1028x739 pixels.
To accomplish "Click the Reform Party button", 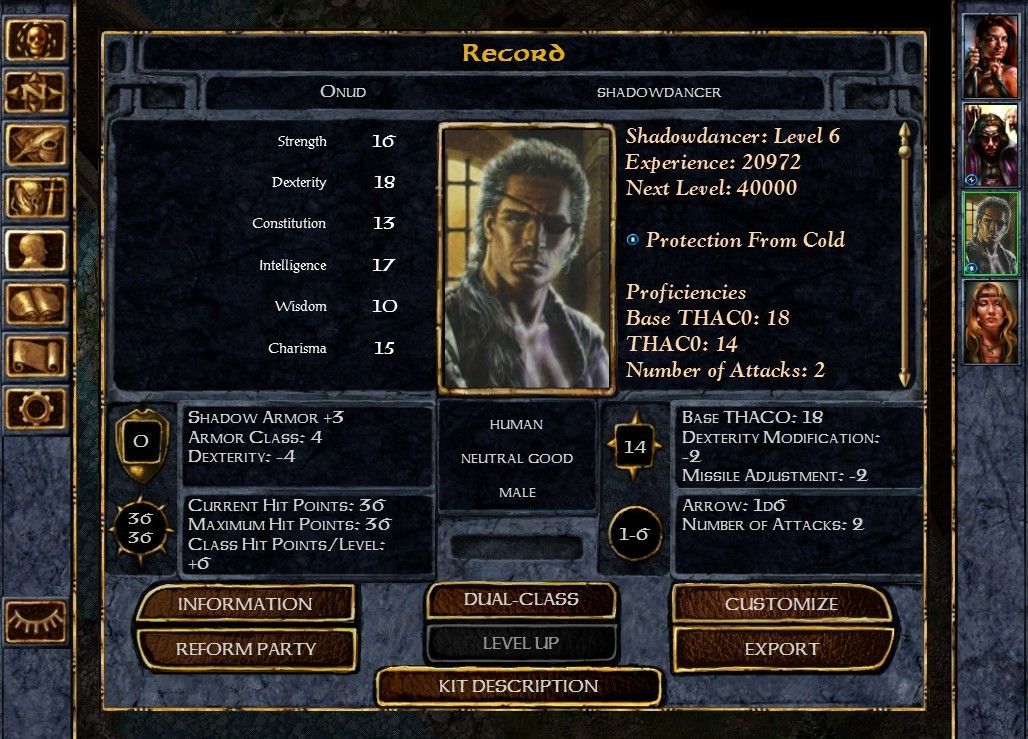I will (245, 649).
